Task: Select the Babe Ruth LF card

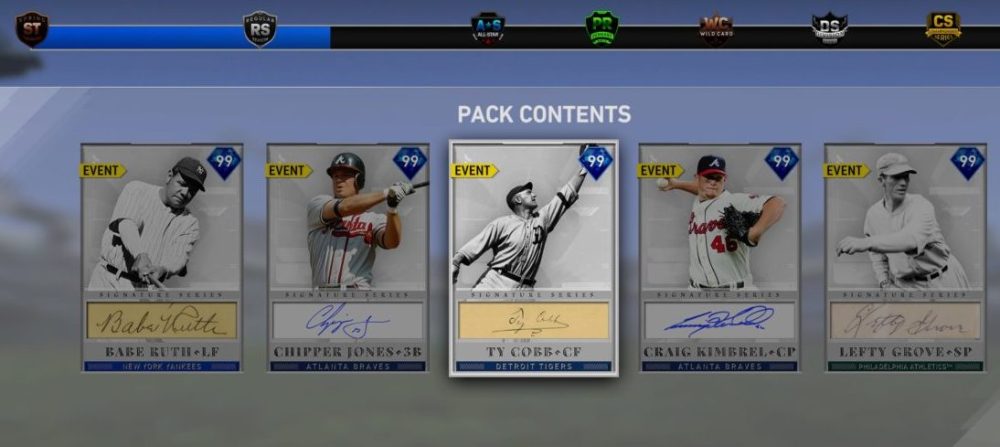Action: [x=161, y=258]
